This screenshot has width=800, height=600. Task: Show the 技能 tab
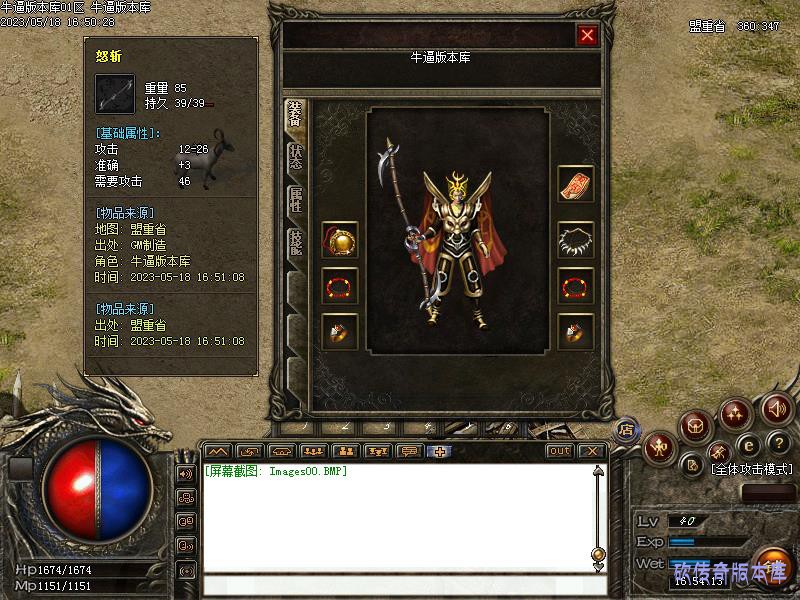[x=296, y=243]
